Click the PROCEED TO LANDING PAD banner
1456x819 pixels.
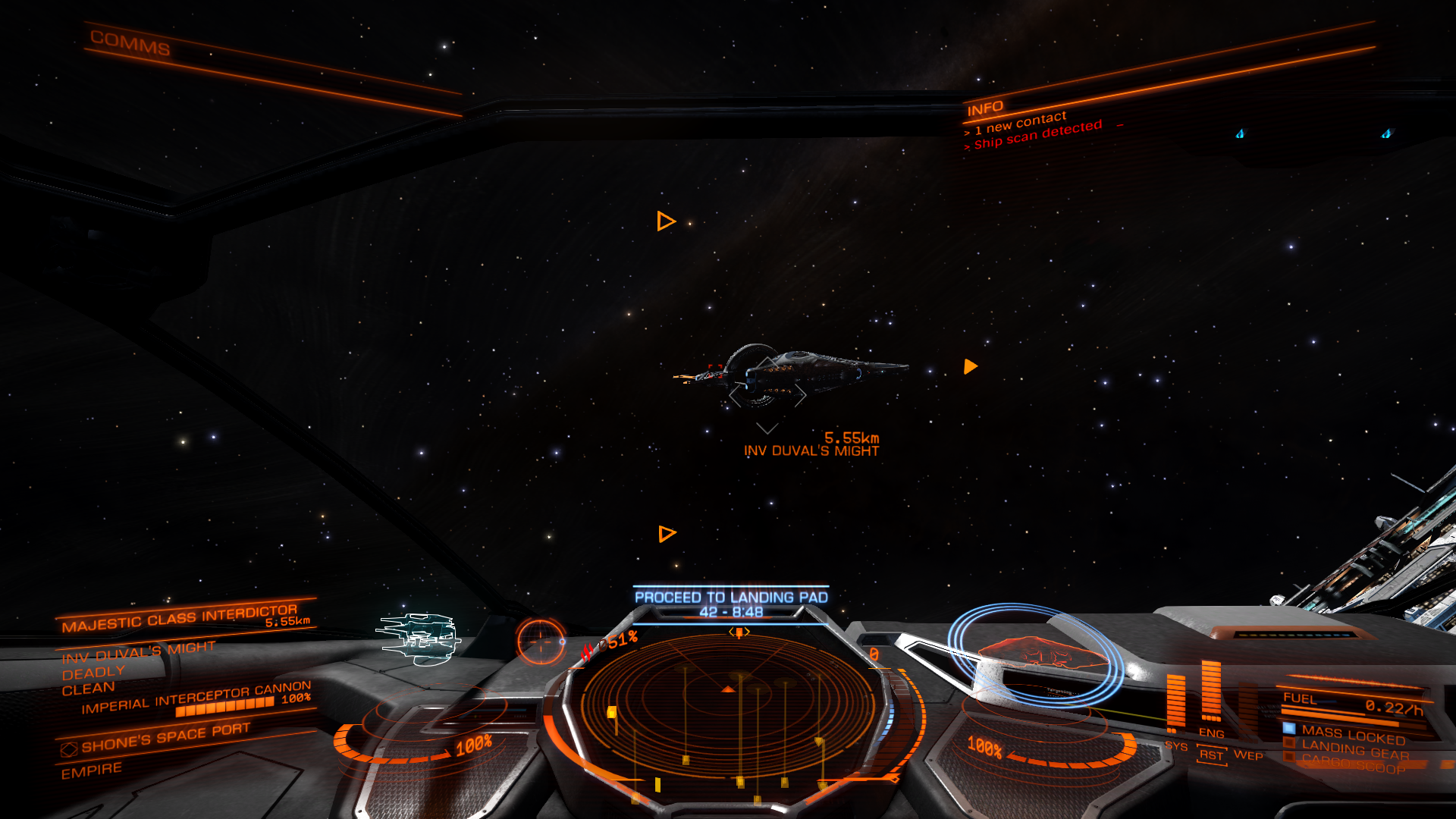point(730,596)
